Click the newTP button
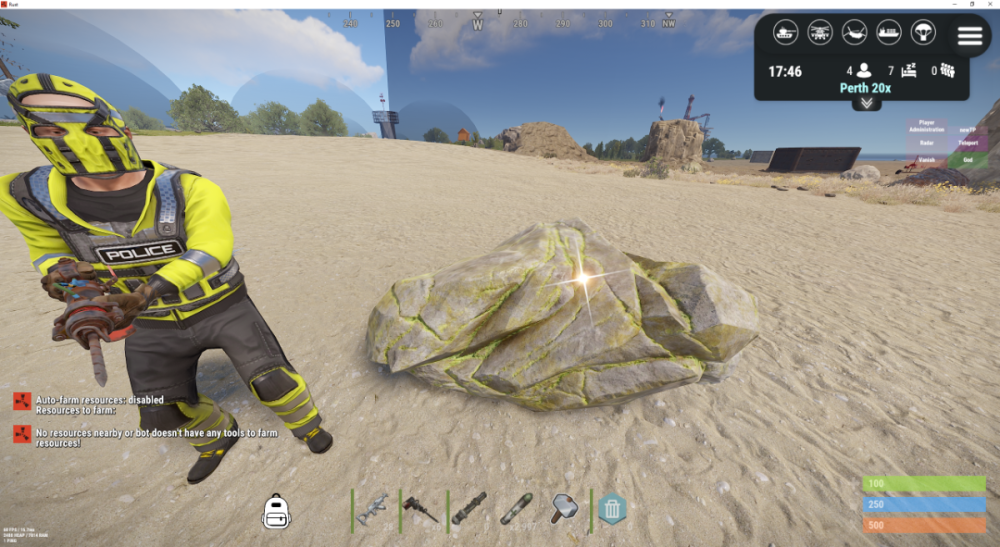Image resolution: width=1000 pixels, height=547 pixels. 967,128
